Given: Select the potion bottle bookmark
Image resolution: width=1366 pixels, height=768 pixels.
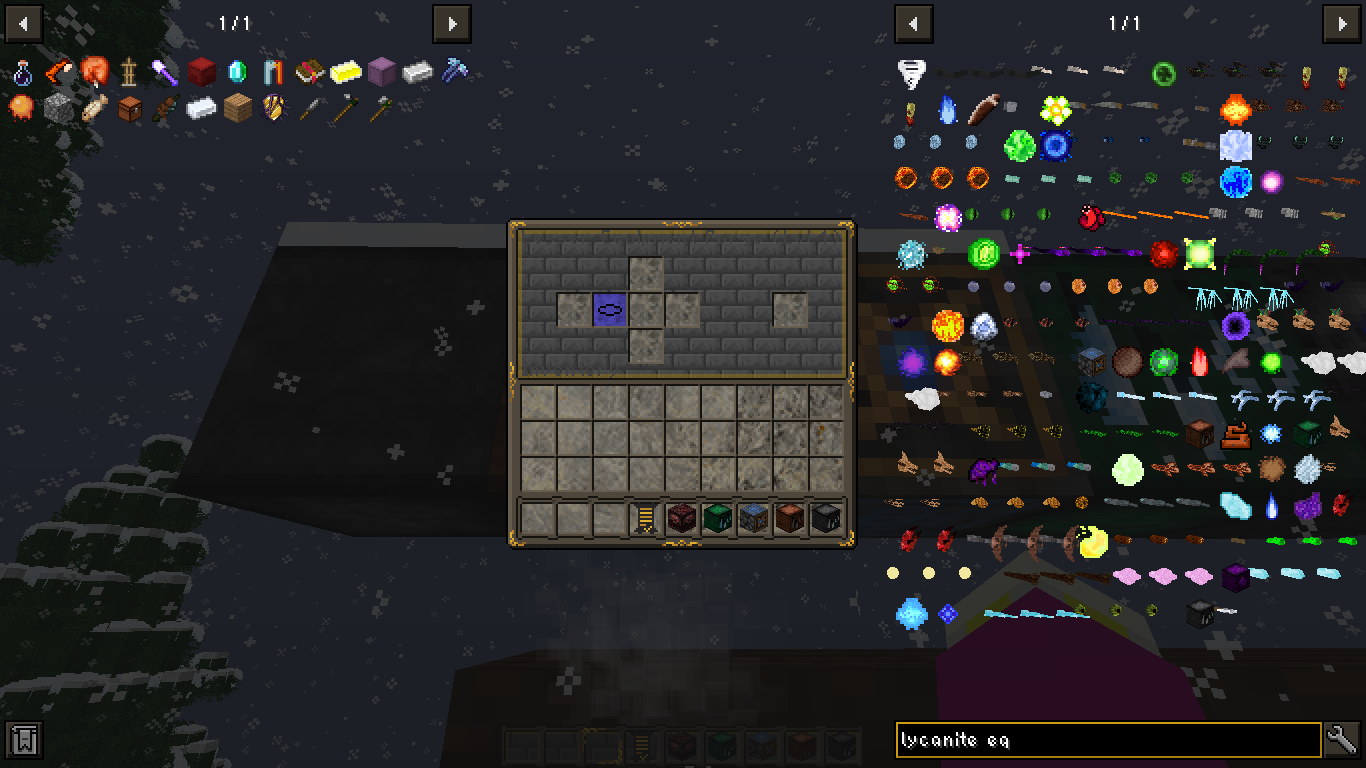Looking at the screenshot, I should [x=22, y=73].
